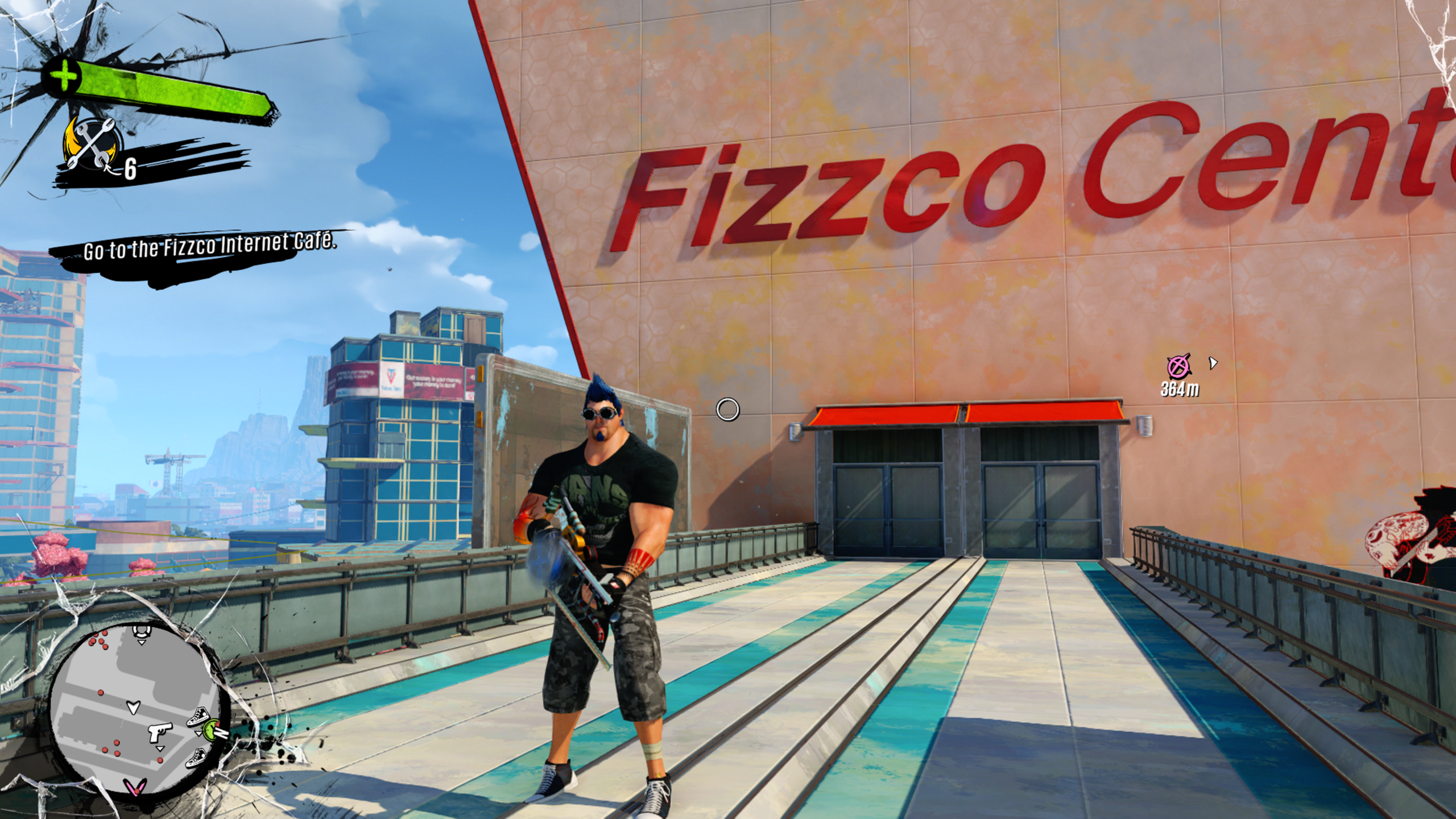Click the pink objective arrow on the minimap
This screenshot has height=819, width=1456.
coord(134,787)
